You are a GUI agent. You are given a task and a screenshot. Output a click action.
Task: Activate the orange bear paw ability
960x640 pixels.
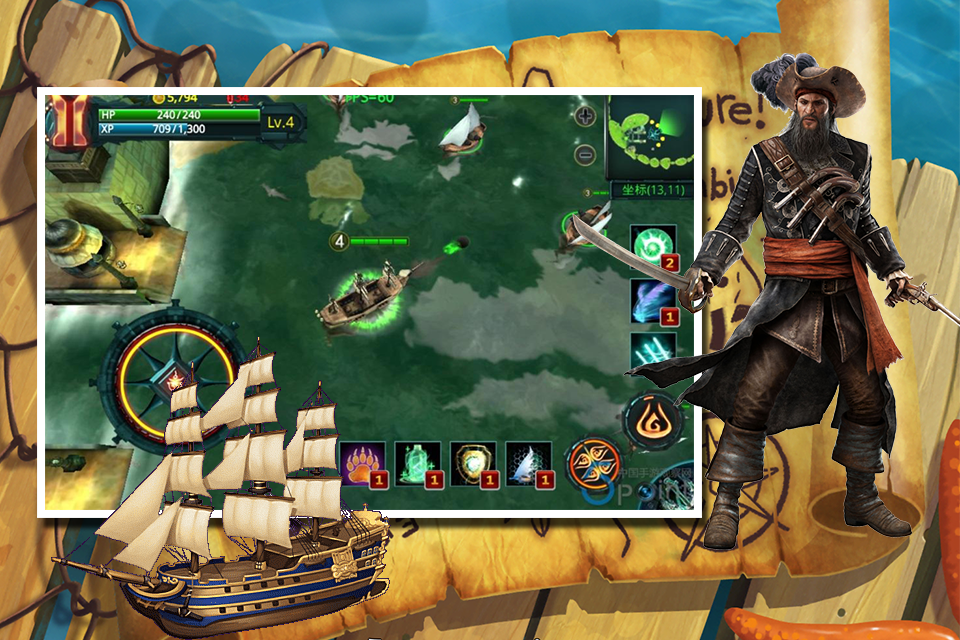coord(363,464)
